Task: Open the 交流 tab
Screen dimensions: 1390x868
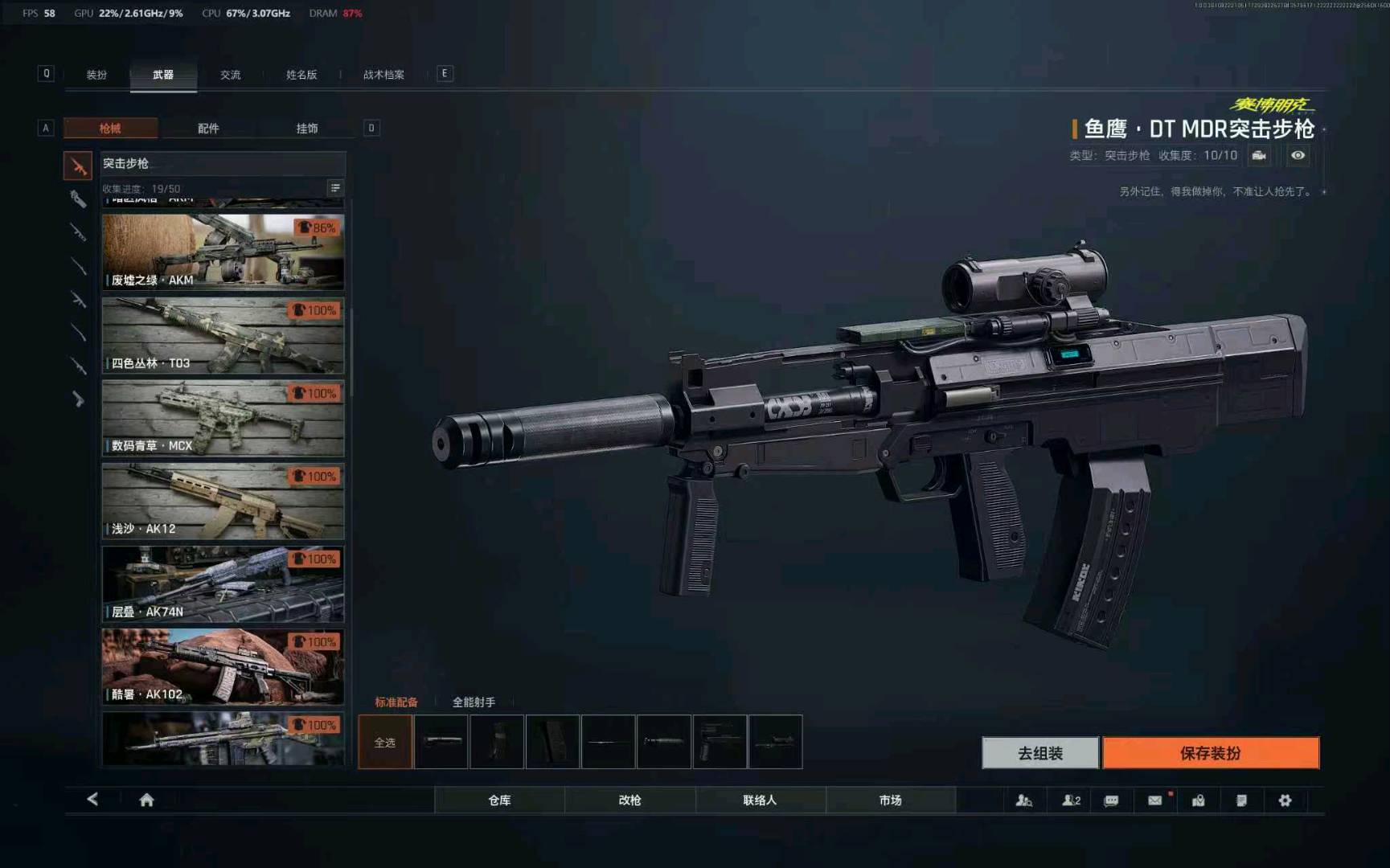Action: 231,75
